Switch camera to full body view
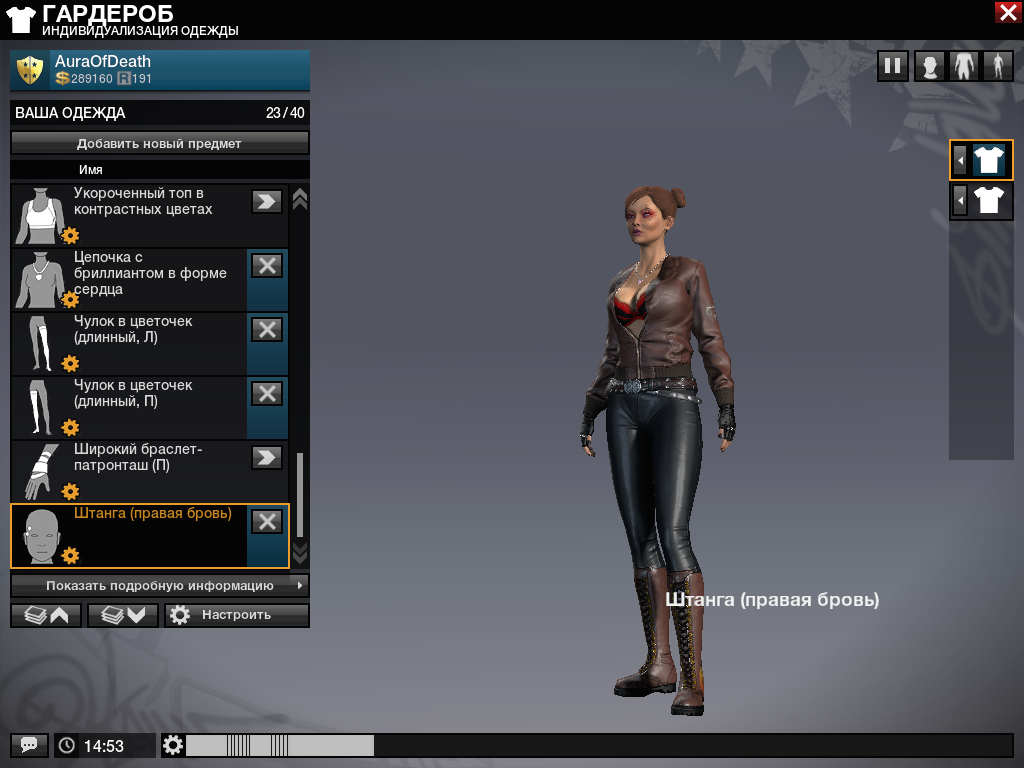The image size is (1024, 768). coord(997,67)
